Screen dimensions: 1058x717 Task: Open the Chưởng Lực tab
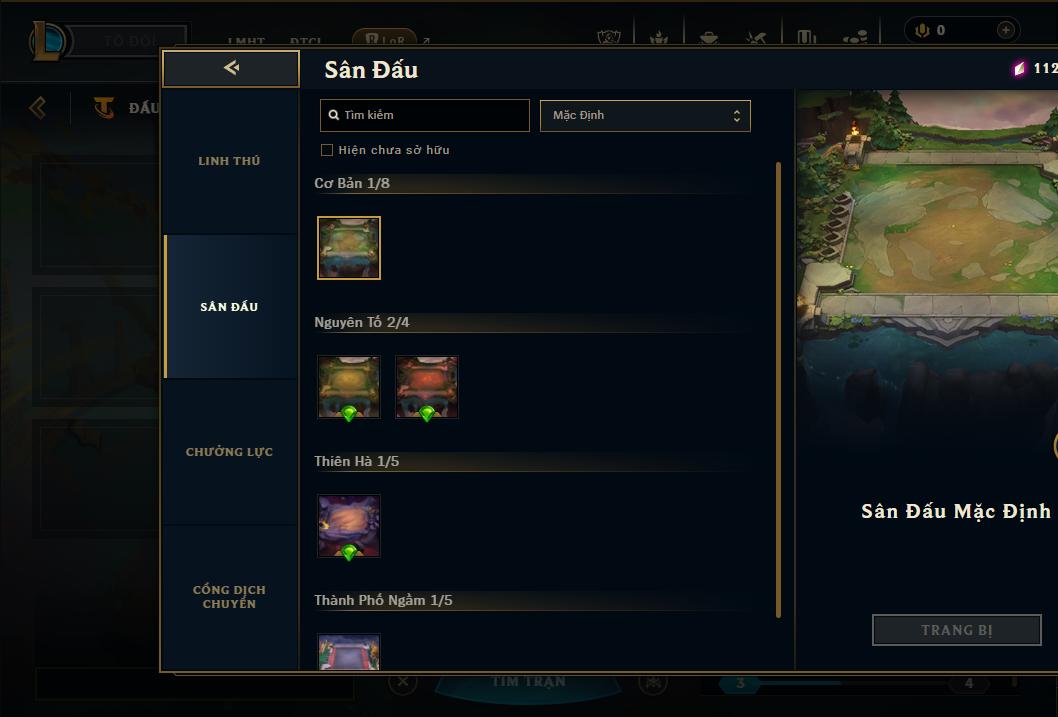229,452
